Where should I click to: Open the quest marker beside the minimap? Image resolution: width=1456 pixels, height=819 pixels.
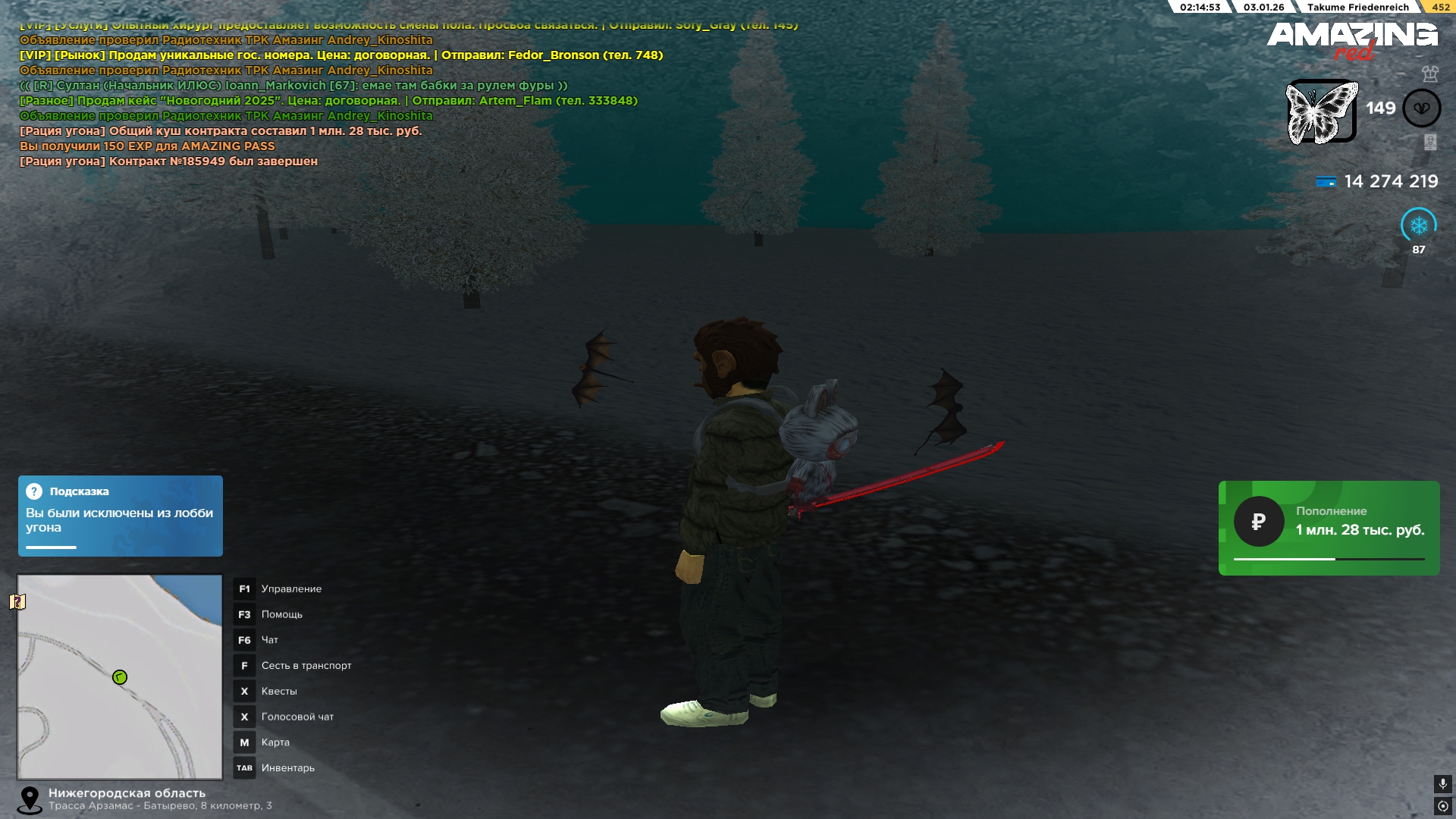[17, 602]
